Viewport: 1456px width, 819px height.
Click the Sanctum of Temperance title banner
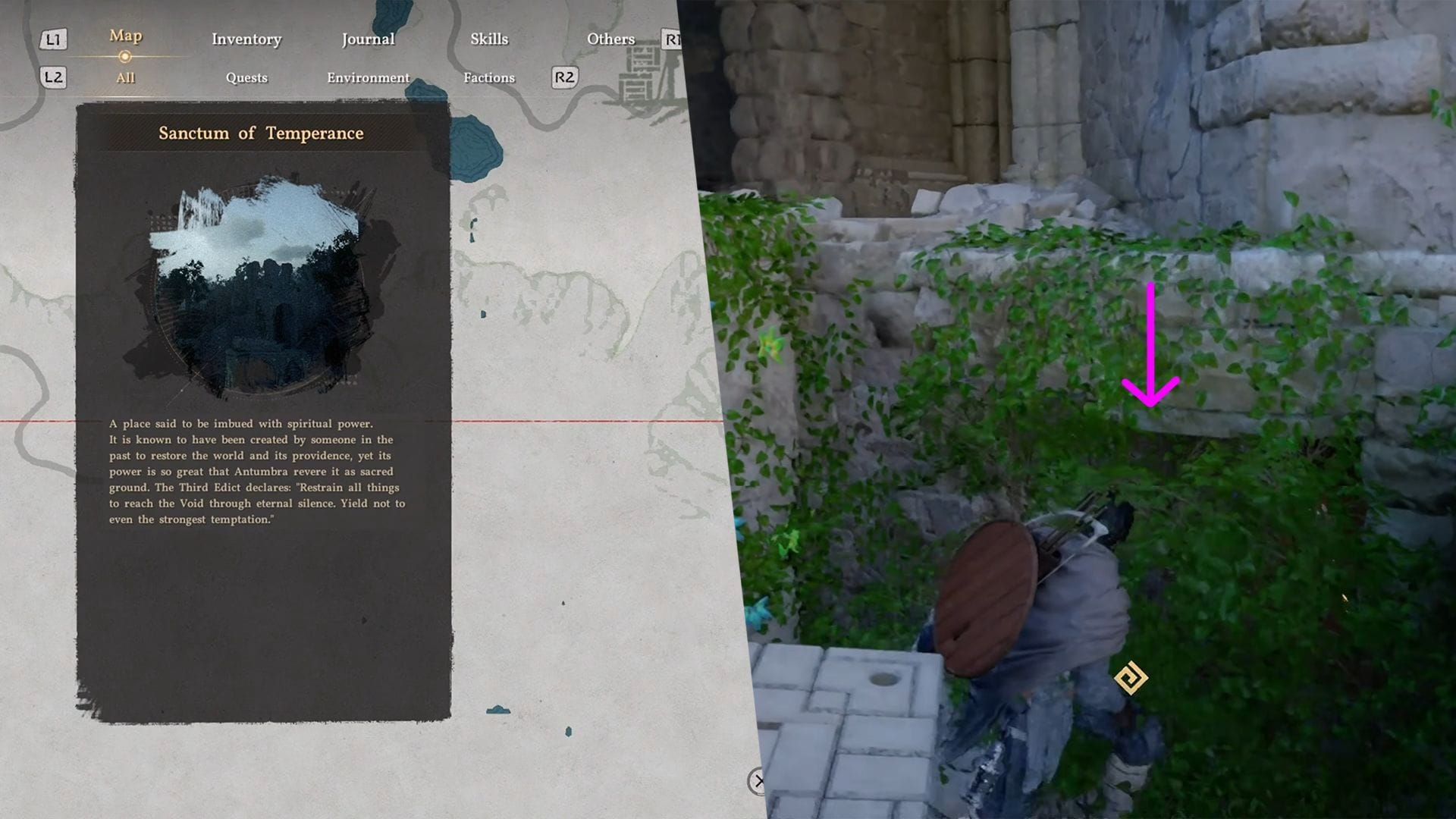261,133
